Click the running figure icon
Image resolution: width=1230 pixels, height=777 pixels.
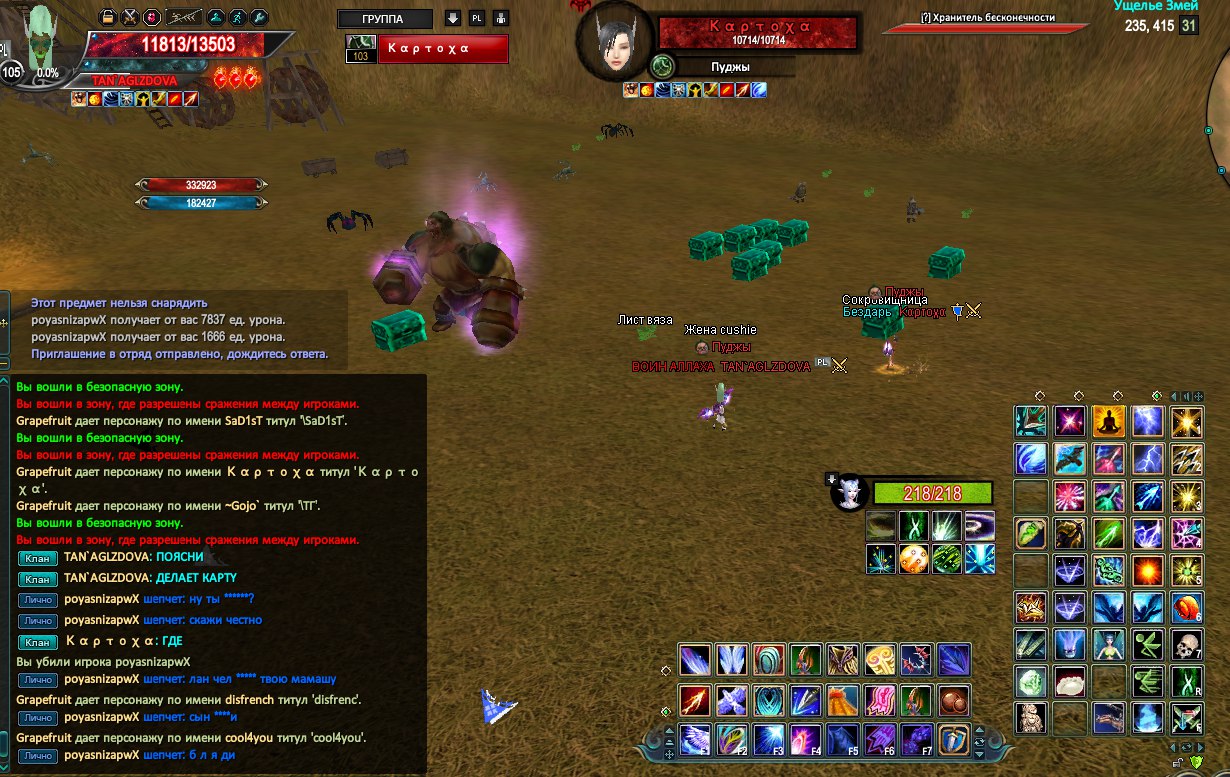(x=237, y=17)
